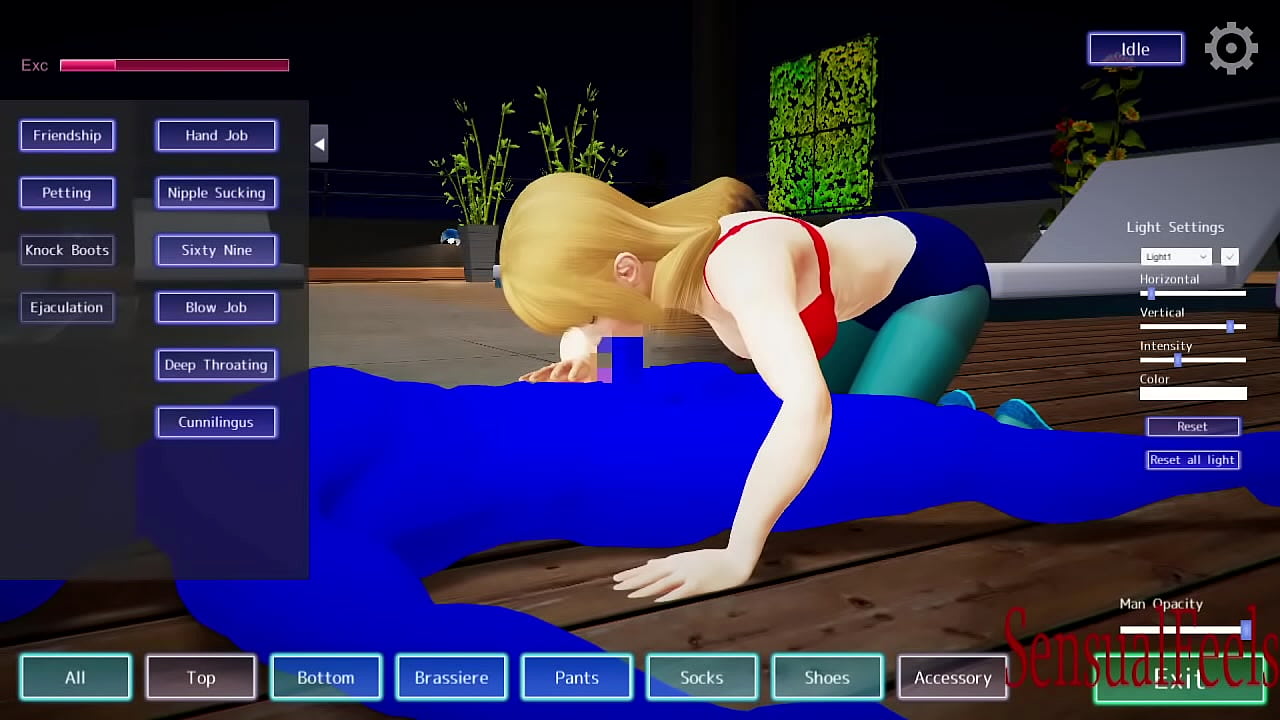Screen dimensions: 1280x720
Task: Open the Socks clothing tab
Action: [702, 677]
